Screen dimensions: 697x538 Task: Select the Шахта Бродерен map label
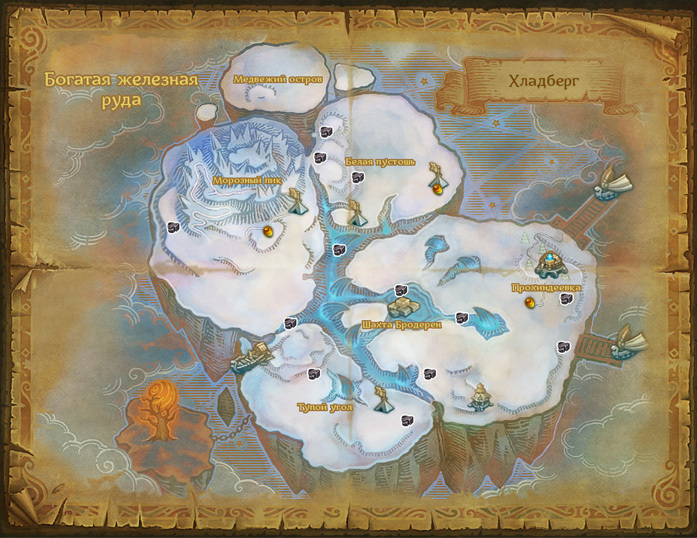(400, 323)
